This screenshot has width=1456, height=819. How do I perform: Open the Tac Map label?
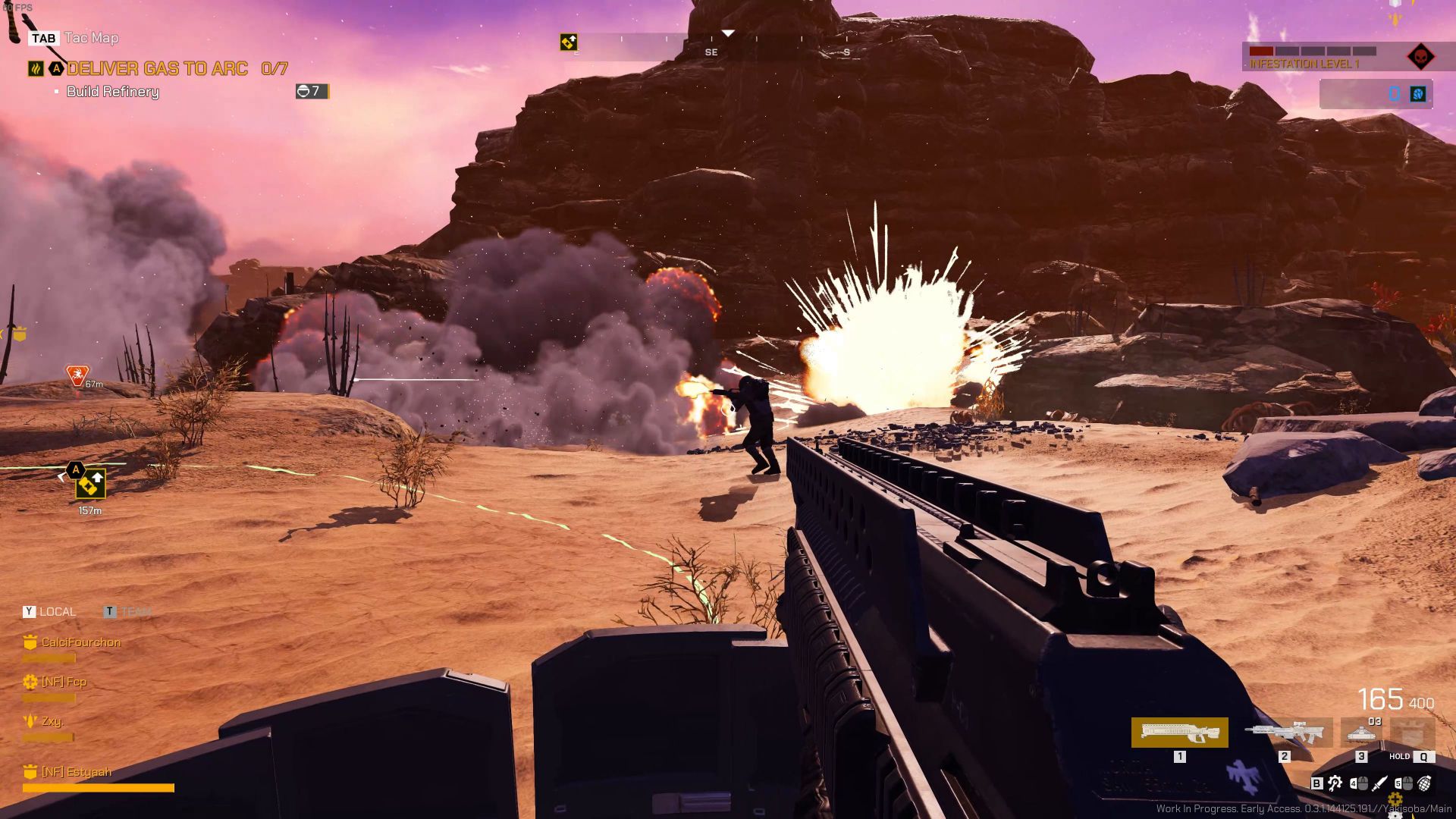92,38
